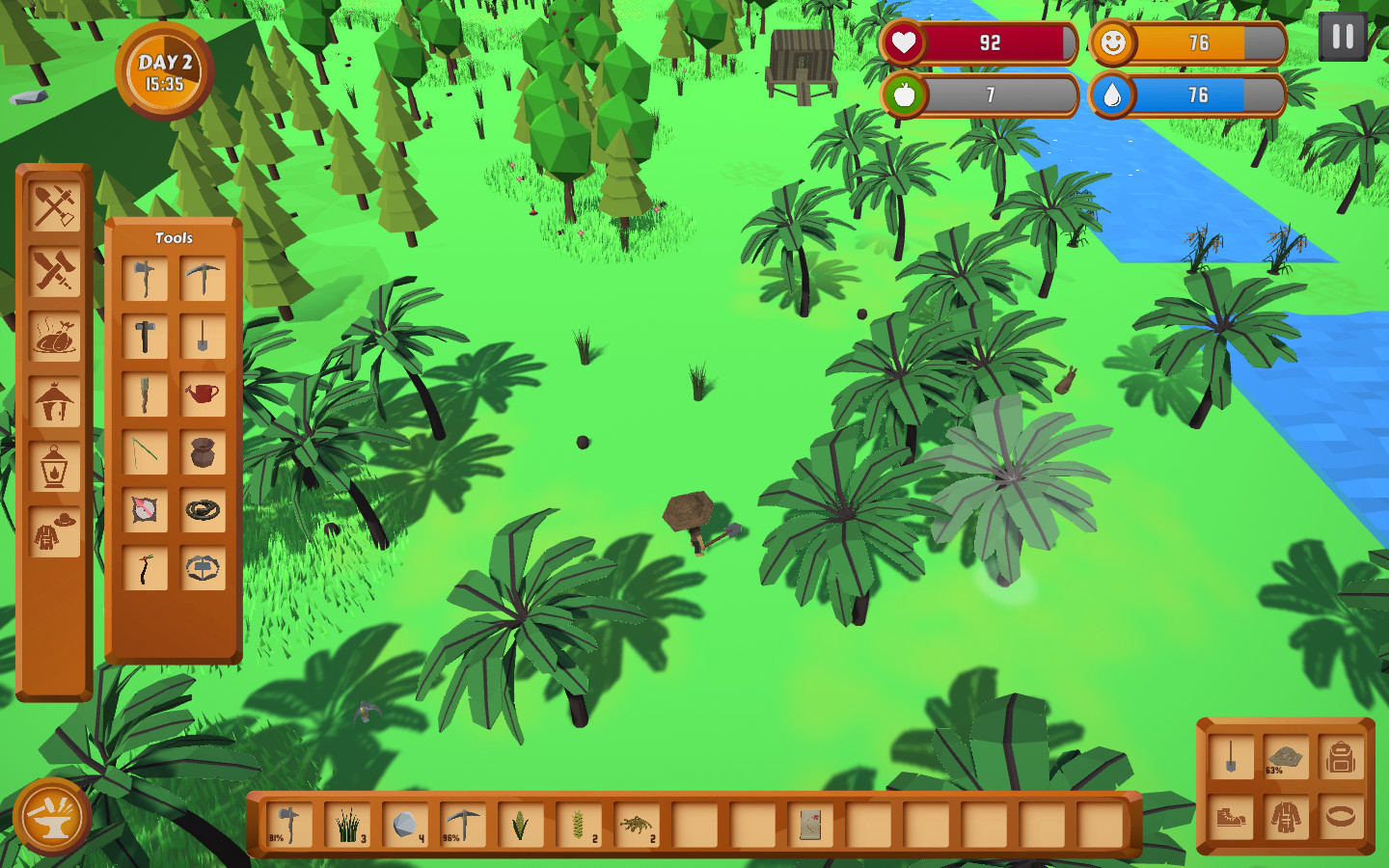Select the watering can tool

point(203,393)
